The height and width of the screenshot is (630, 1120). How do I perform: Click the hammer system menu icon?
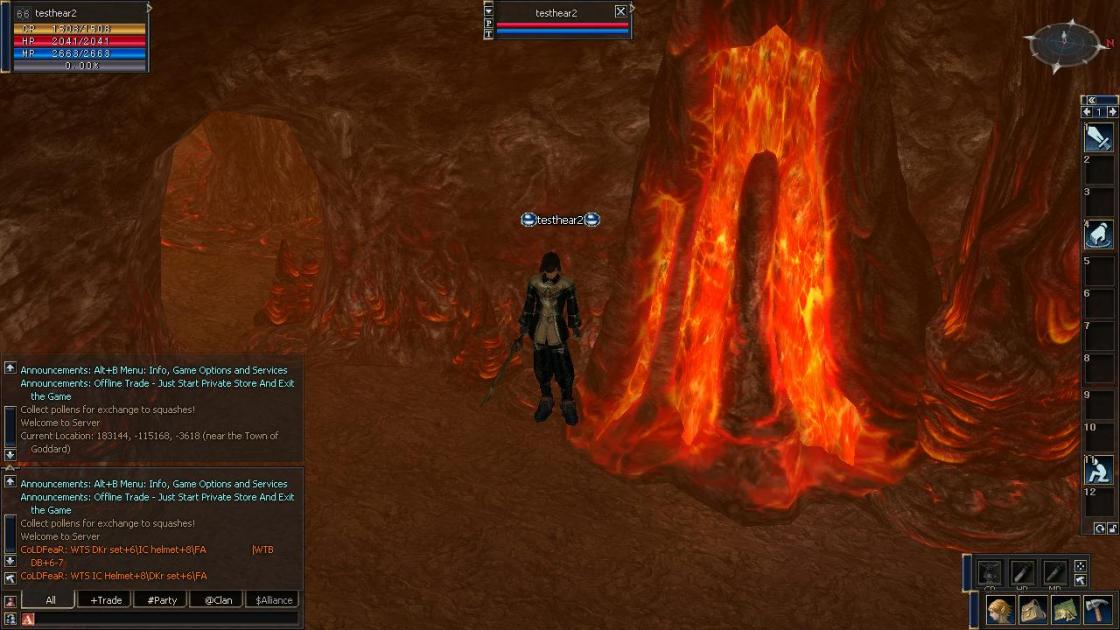[1097, 609]
